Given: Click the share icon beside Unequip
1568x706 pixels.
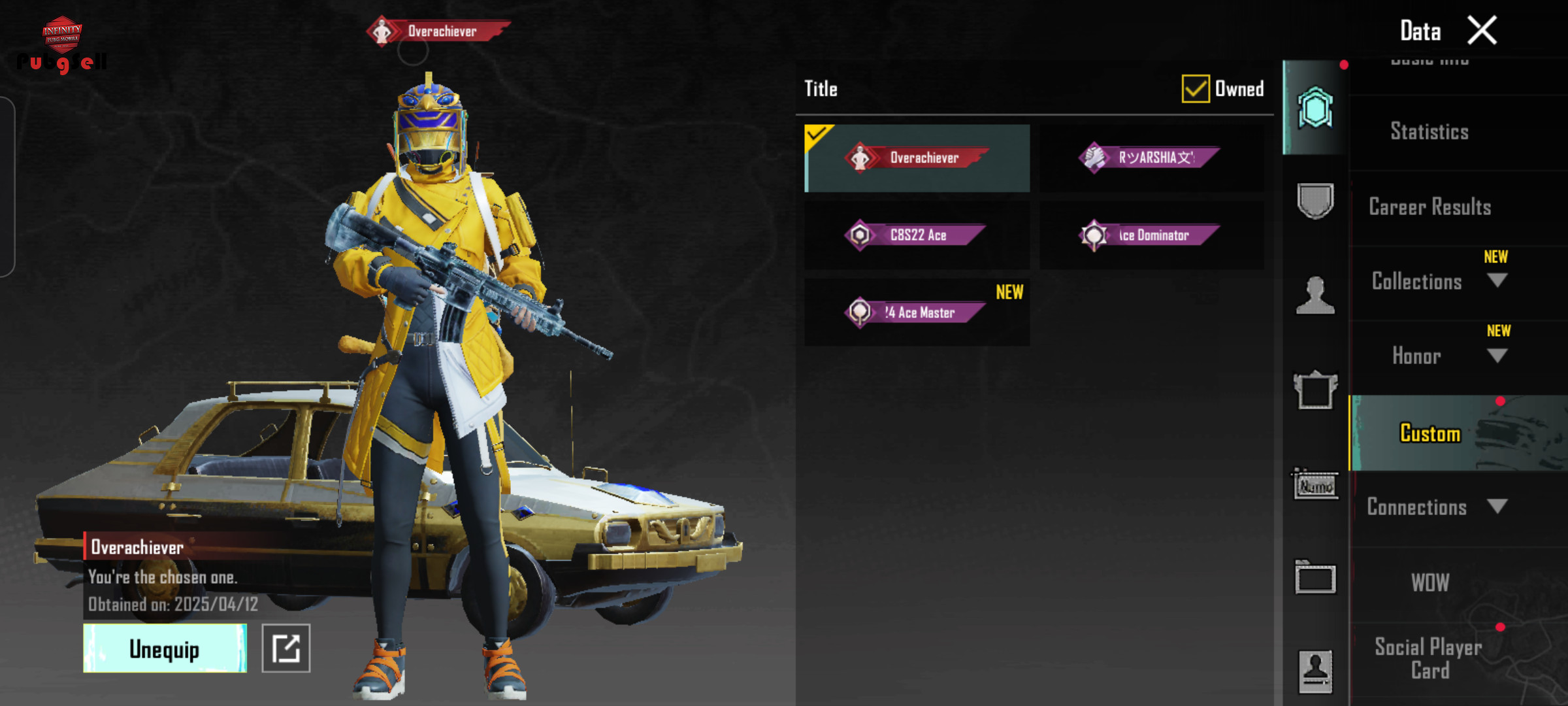Looking at the screenshot, I should [286, 648].
